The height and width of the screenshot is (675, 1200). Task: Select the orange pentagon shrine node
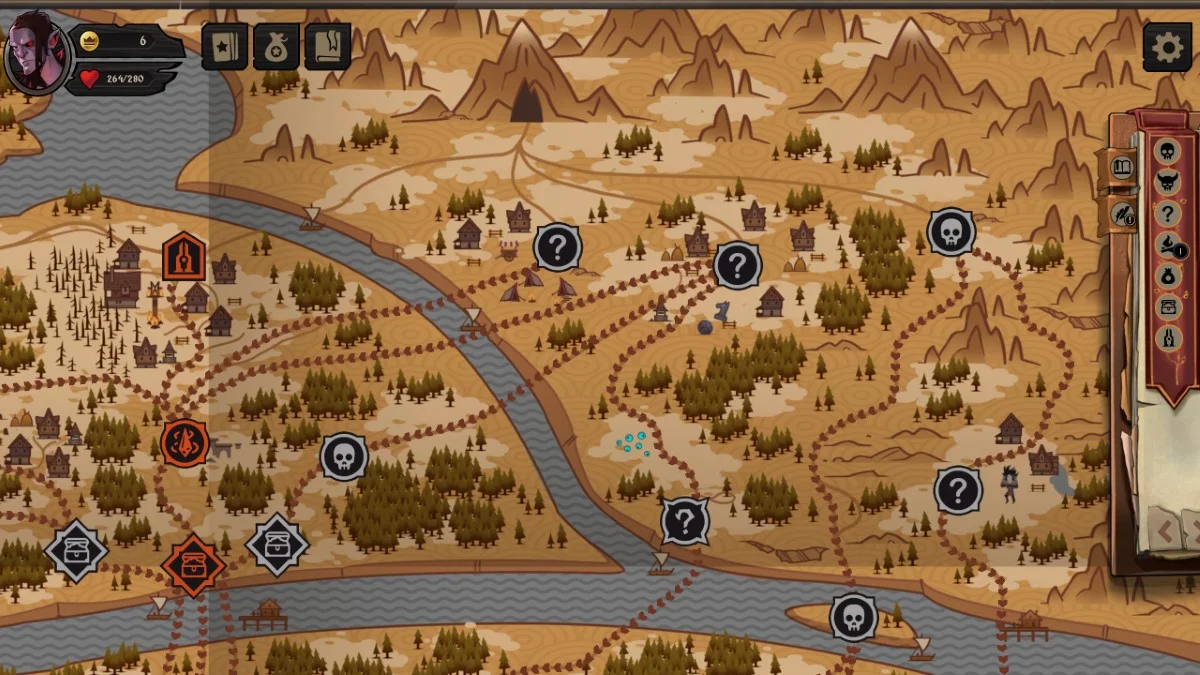point(184,258)
